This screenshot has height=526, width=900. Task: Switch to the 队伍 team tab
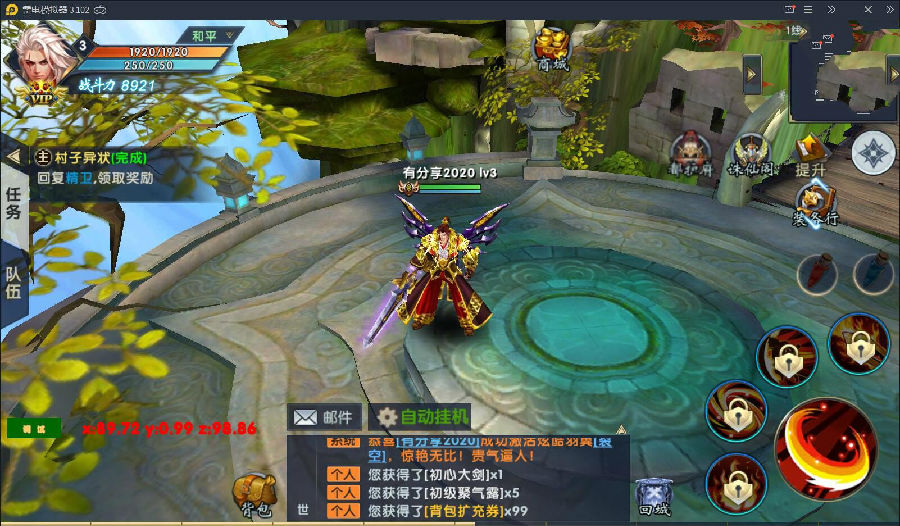[13, 281]
